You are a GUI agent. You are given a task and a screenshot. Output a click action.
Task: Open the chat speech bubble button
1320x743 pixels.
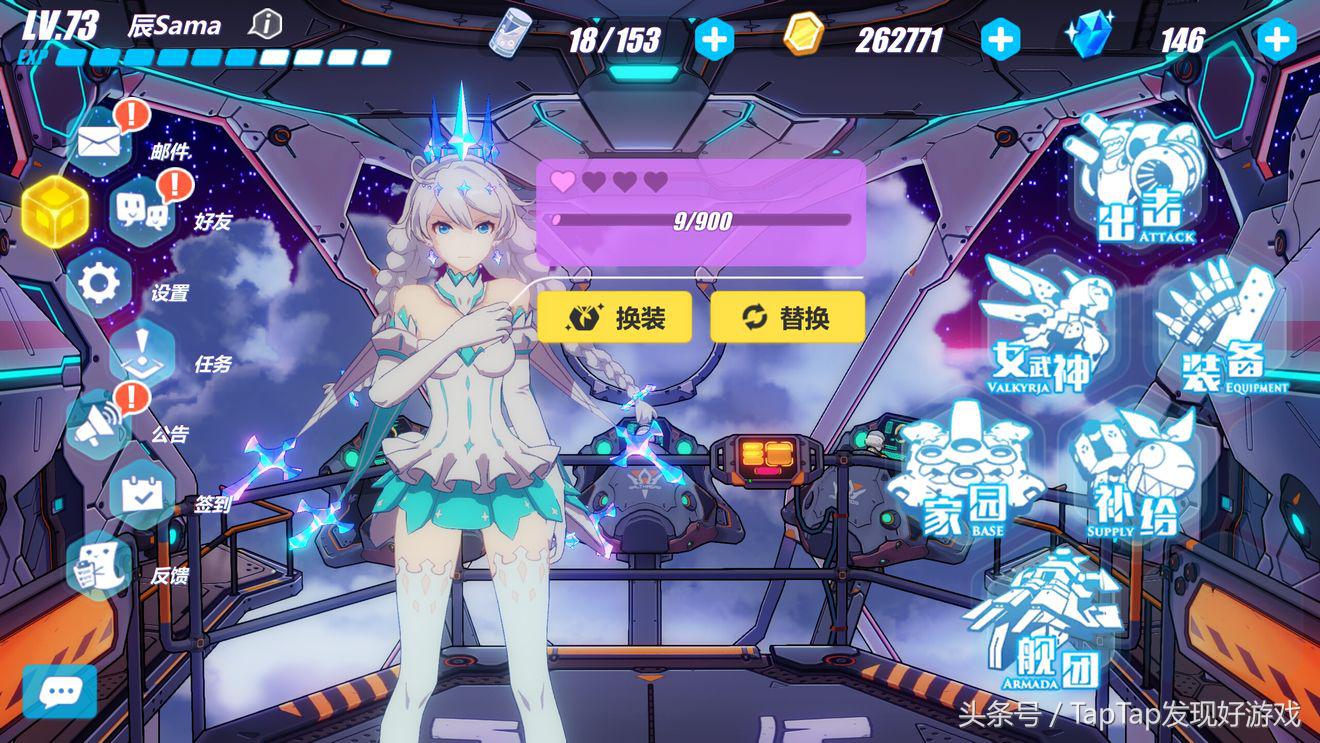60,692
